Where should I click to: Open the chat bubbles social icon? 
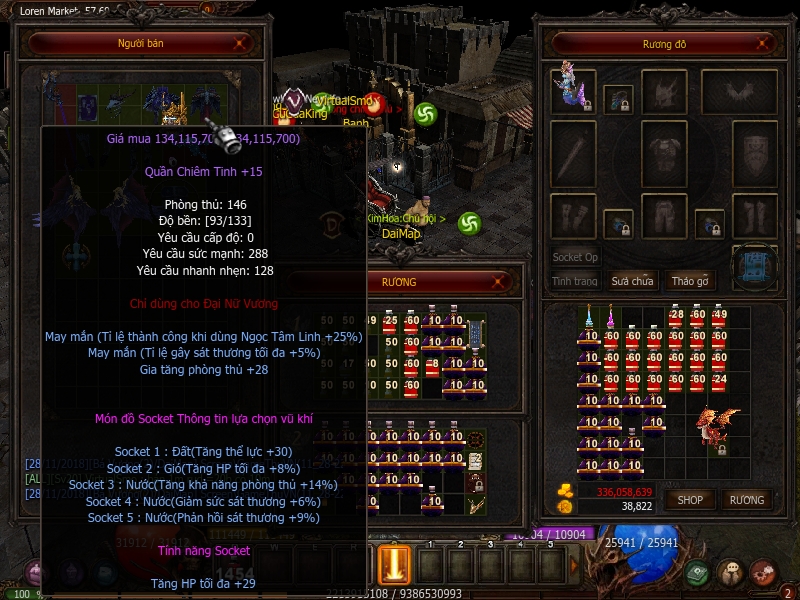[x=730, y=573]
